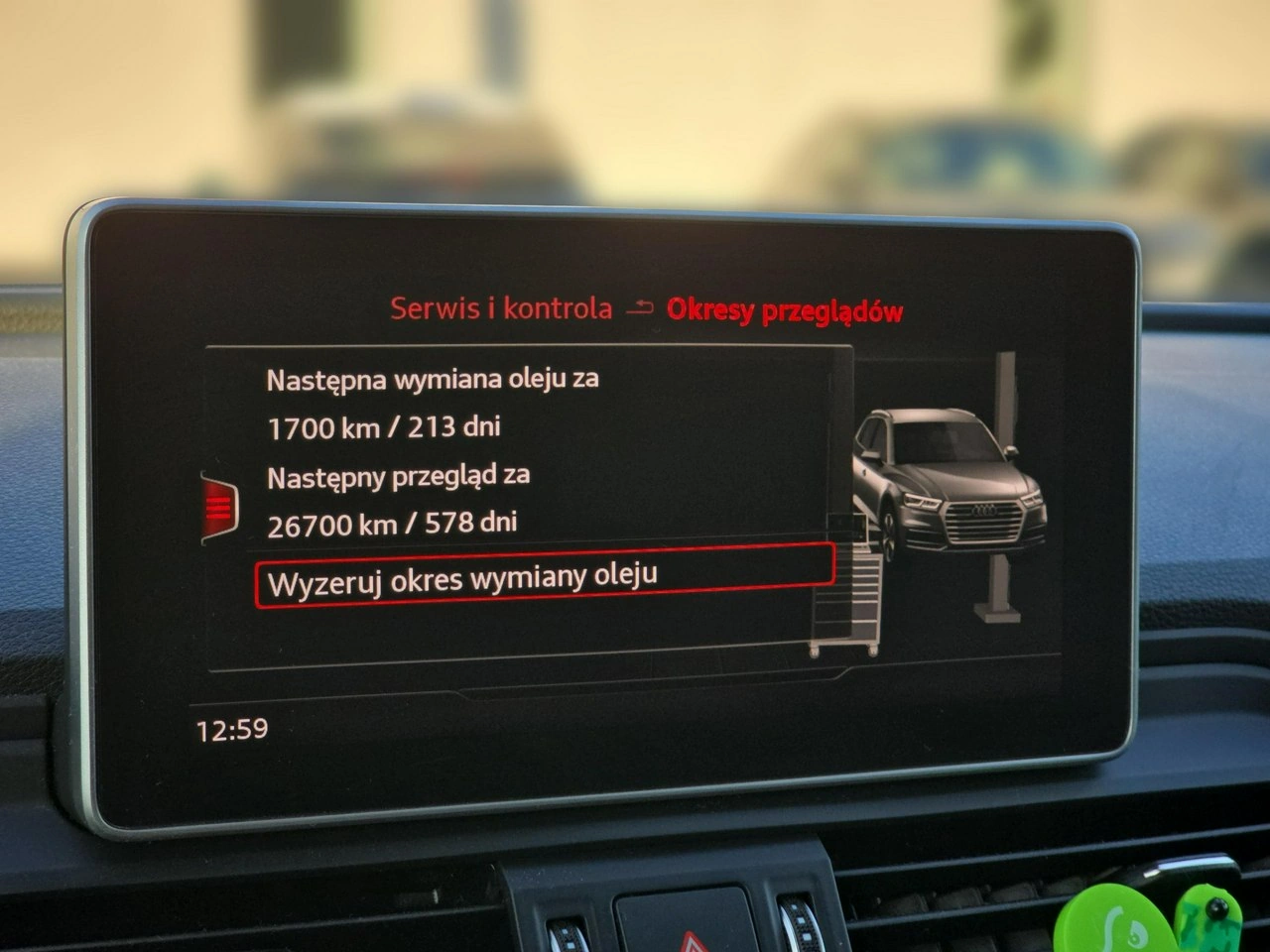The image size is (1270, 952).
Task: Open Serwis i kontrola menu
Action: click(498, 308)
